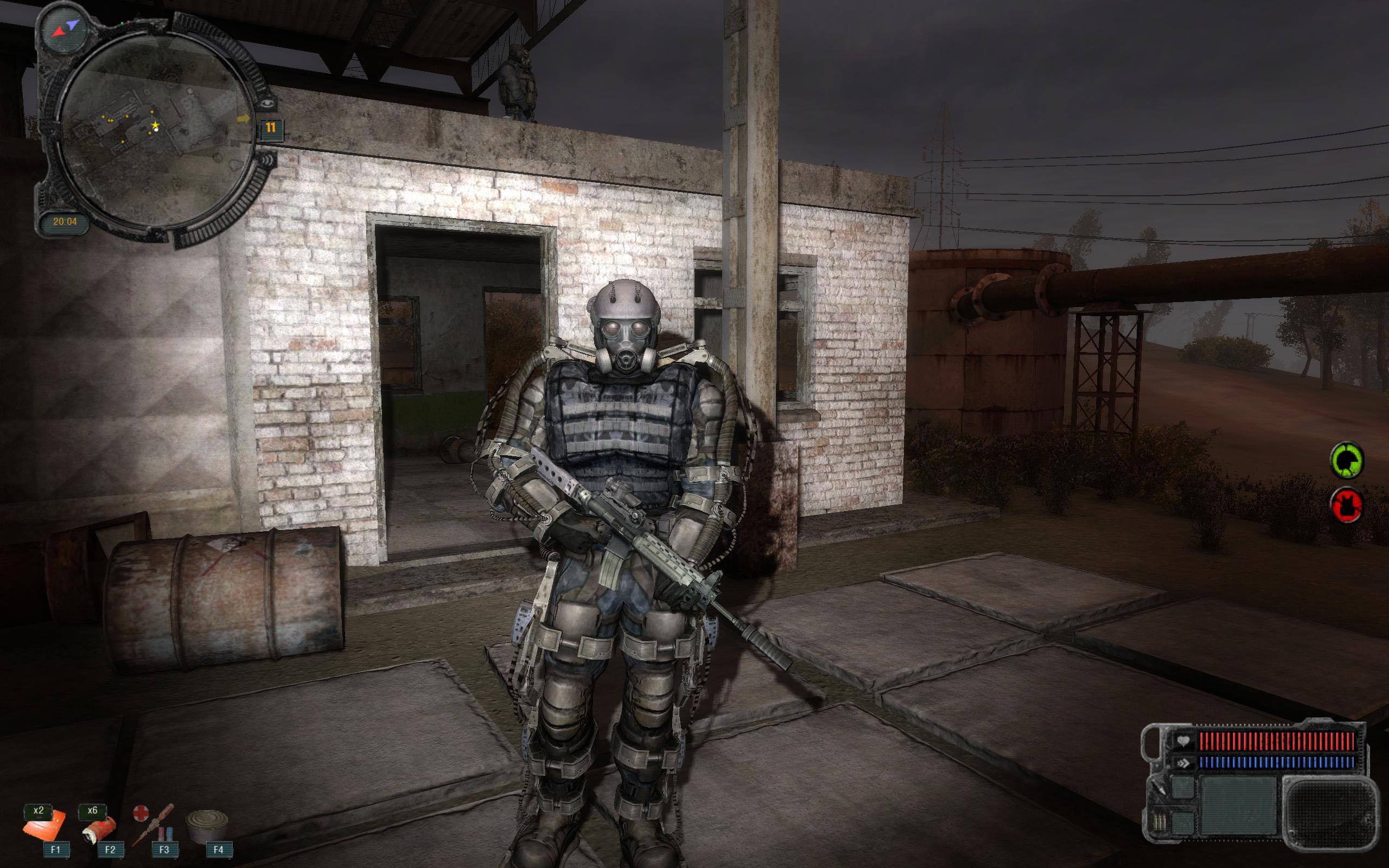Click the time display showing 20:04

[x=65, y=220]
